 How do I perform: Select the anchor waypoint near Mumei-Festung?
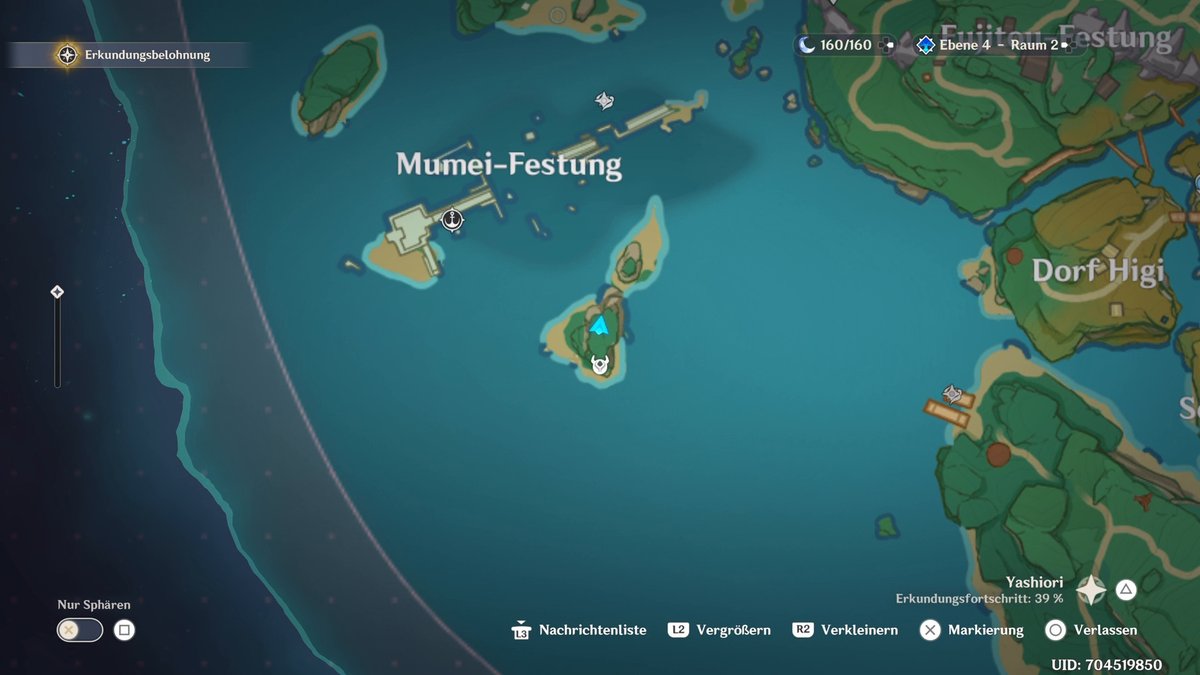pyautogui.click(x=452, y=219)
